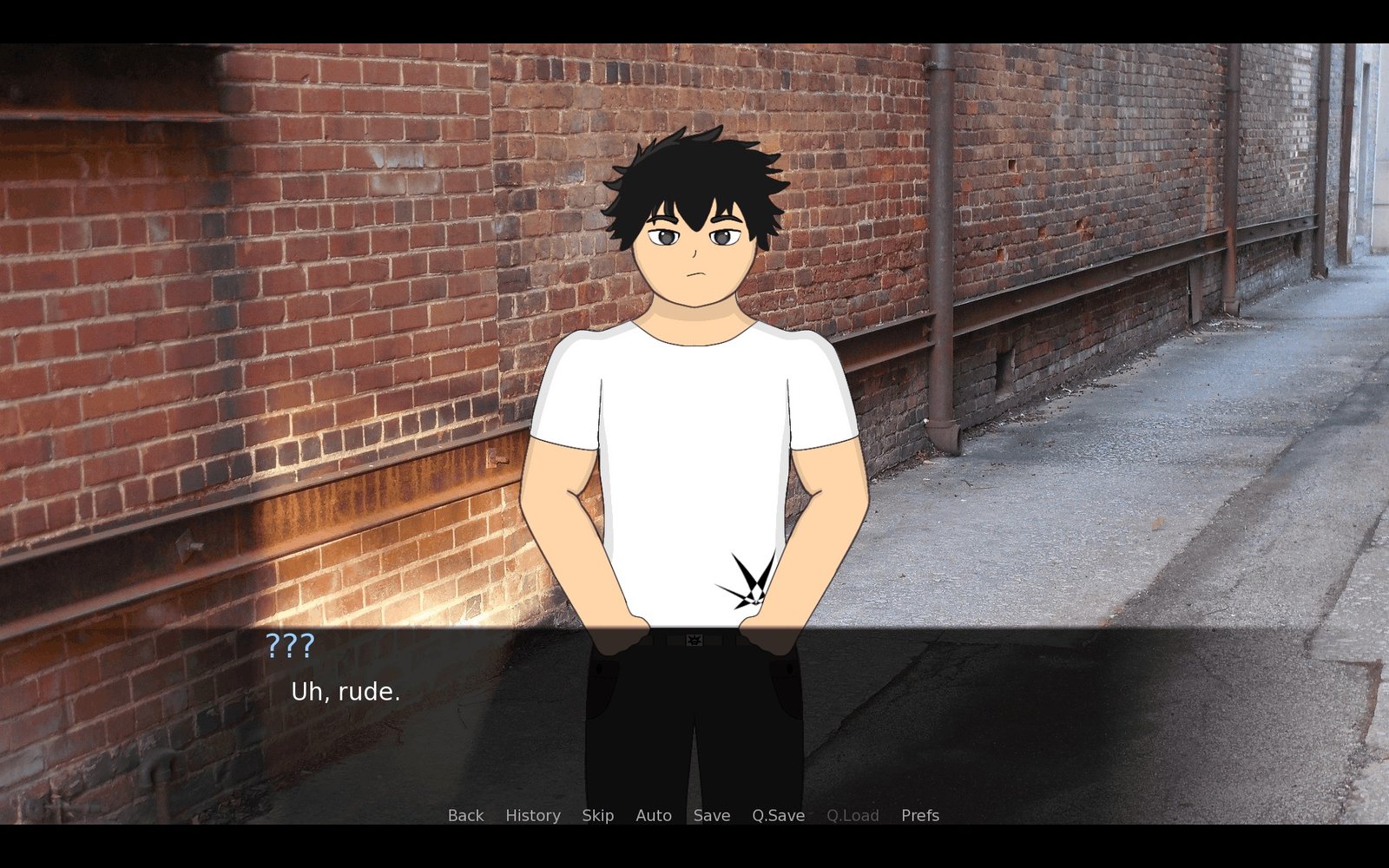Go back one line with Back
The image size is (1389, 868).
[465, 815]
